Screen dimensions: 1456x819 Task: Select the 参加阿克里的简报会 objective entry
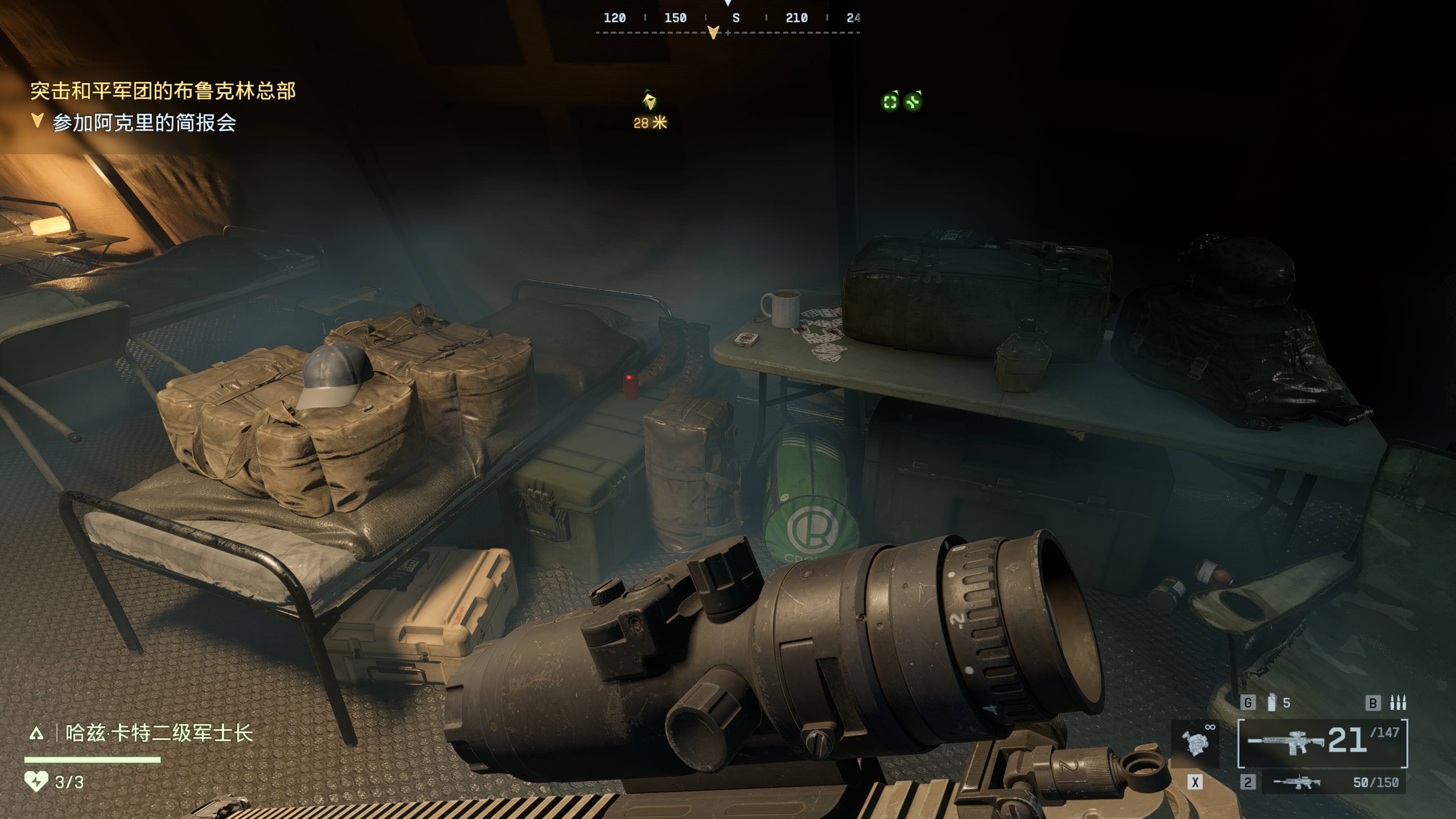pos(144,122)
